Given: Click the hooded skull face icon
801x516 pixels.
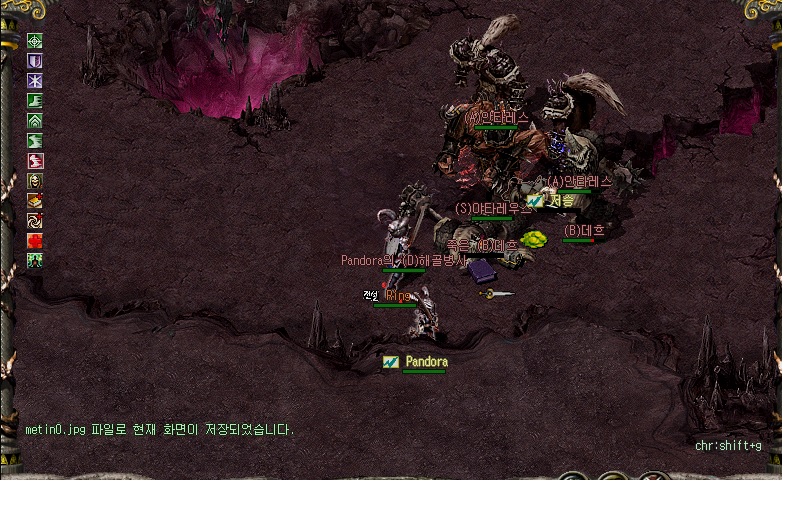Looking at the screenshot, I should pos(35,181).
